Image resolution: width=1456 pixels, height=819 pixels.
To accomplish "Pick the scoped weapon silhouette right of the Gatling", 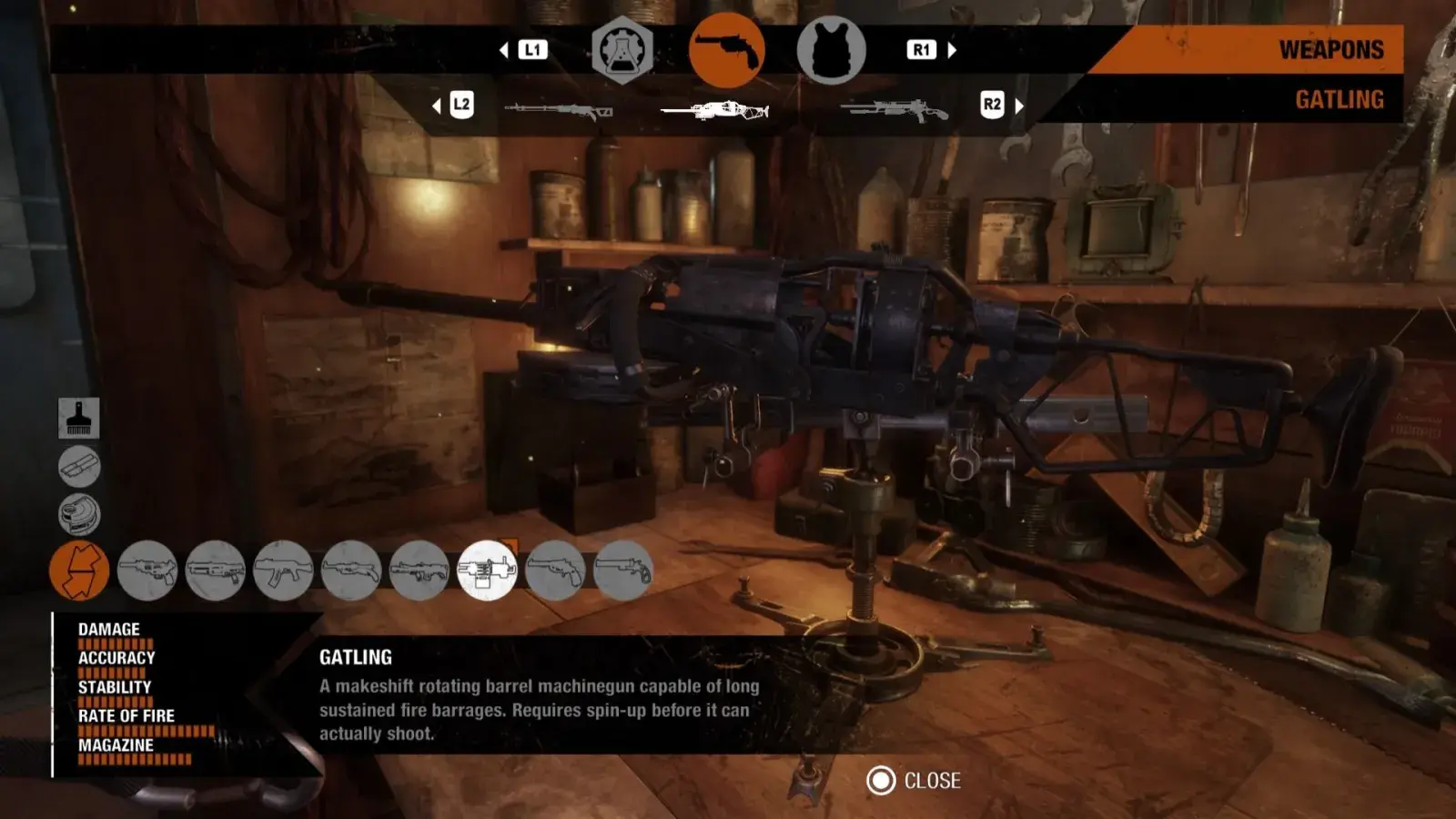I will click(894, 111).
